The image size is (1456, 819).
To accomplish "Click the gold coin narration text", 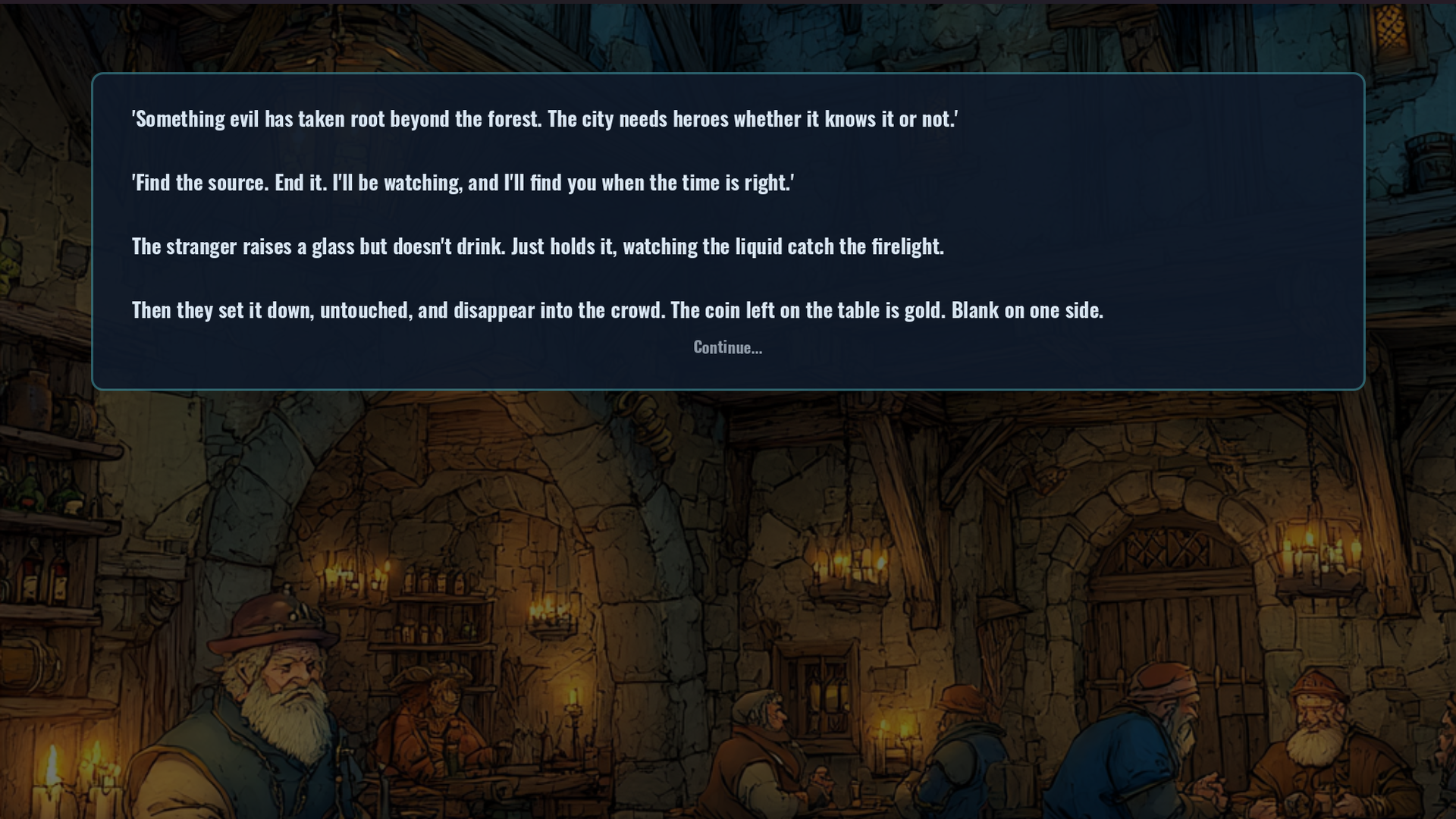I will tap(618, 309).
